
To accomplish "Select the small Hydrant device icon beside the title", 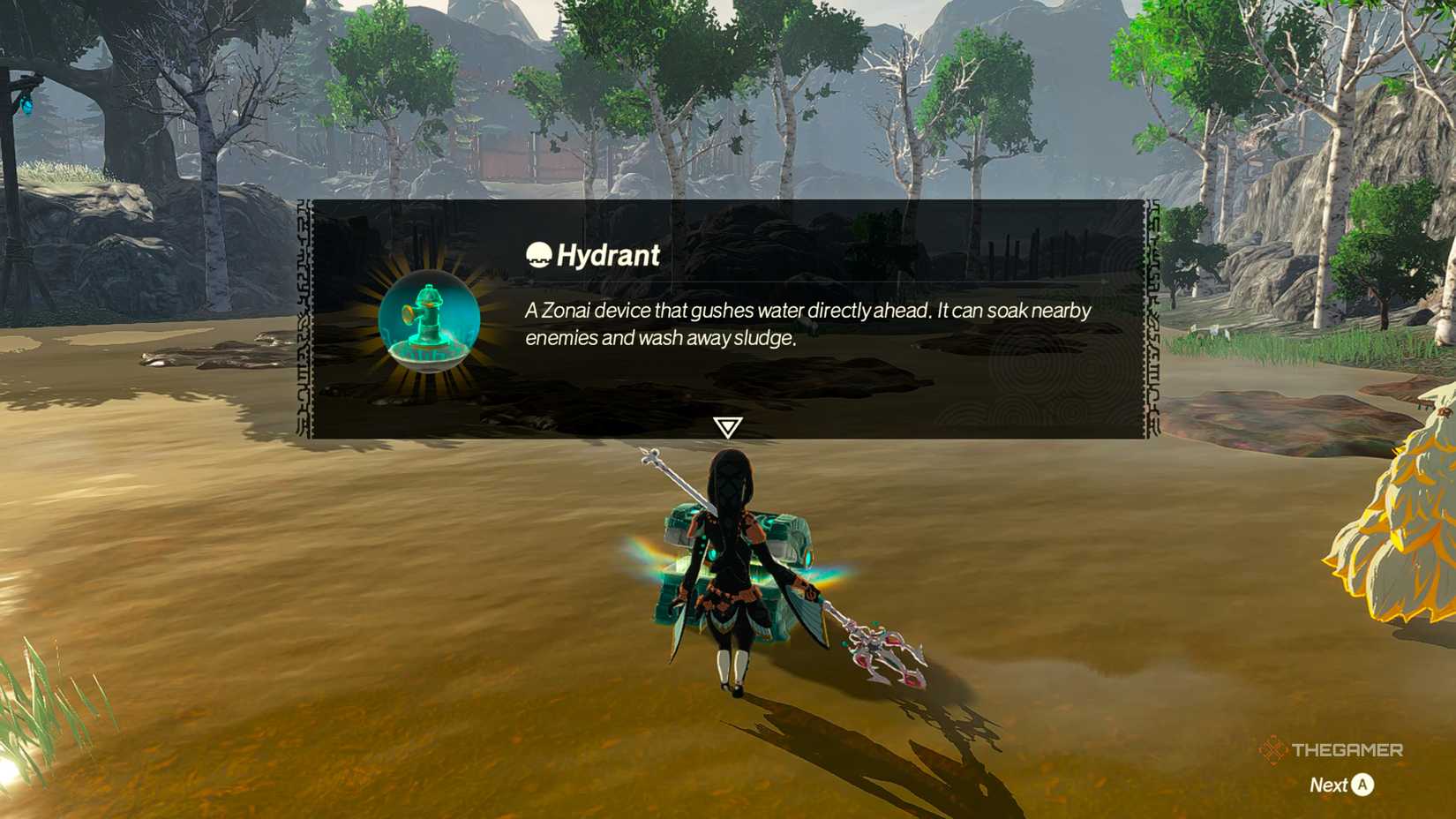I will point(539,254).
